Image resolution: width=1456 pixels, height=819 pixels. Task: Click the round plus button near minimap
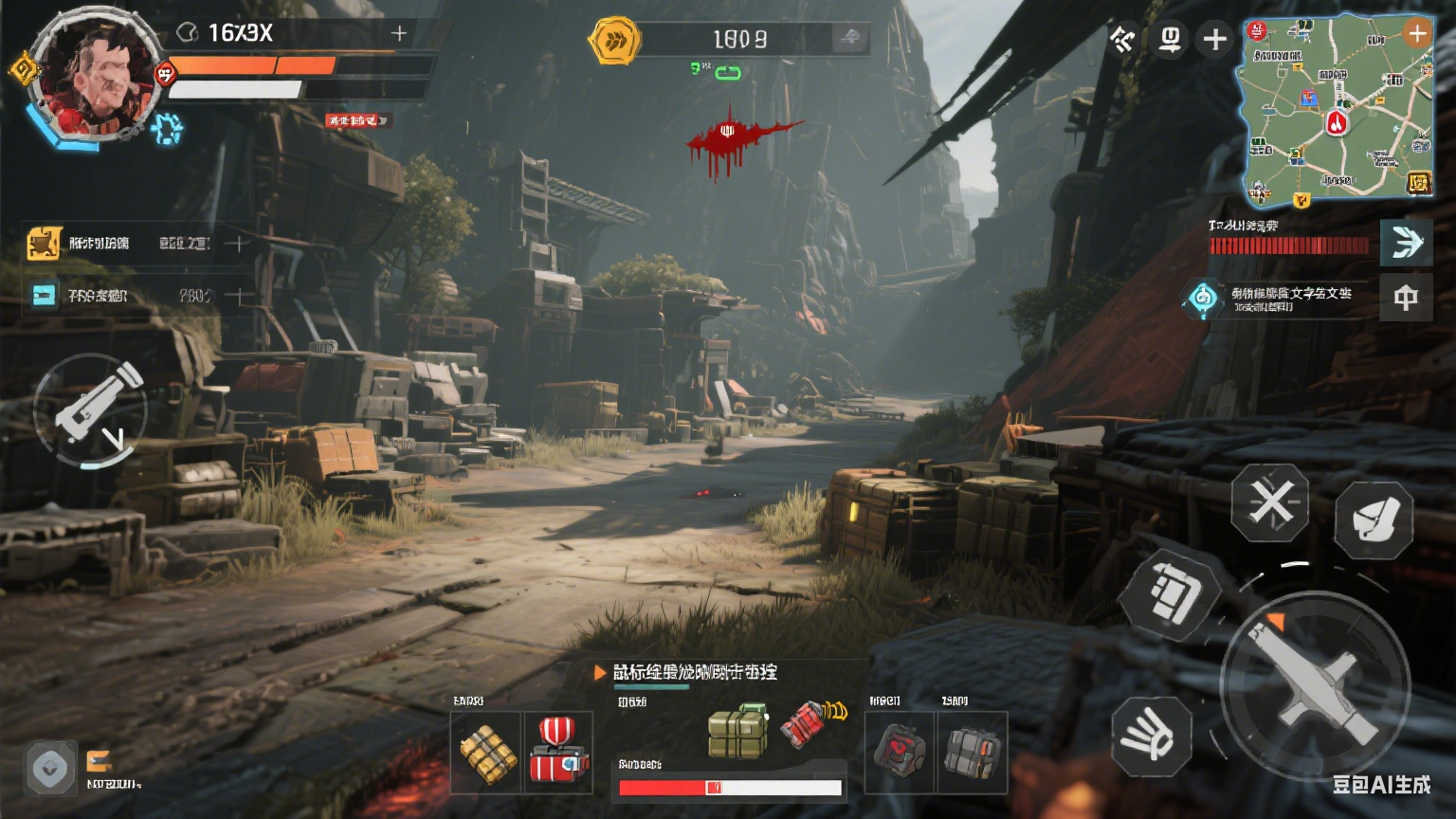(x=1214, y=40)
